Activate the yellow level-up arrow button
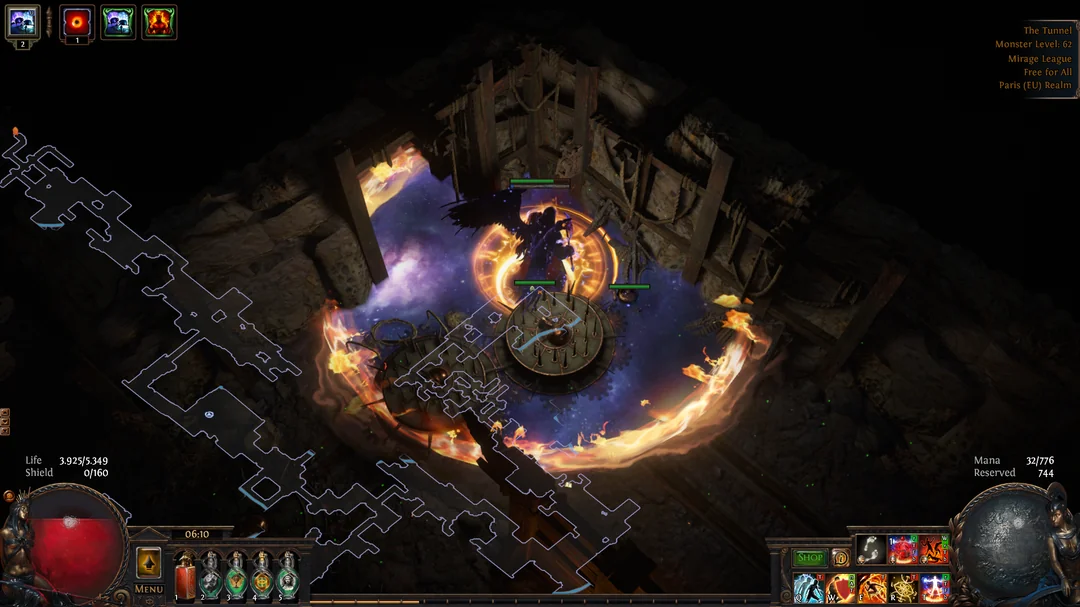Image resolution: width=1080 pixels, height=607 pixels. coord(148,563)
